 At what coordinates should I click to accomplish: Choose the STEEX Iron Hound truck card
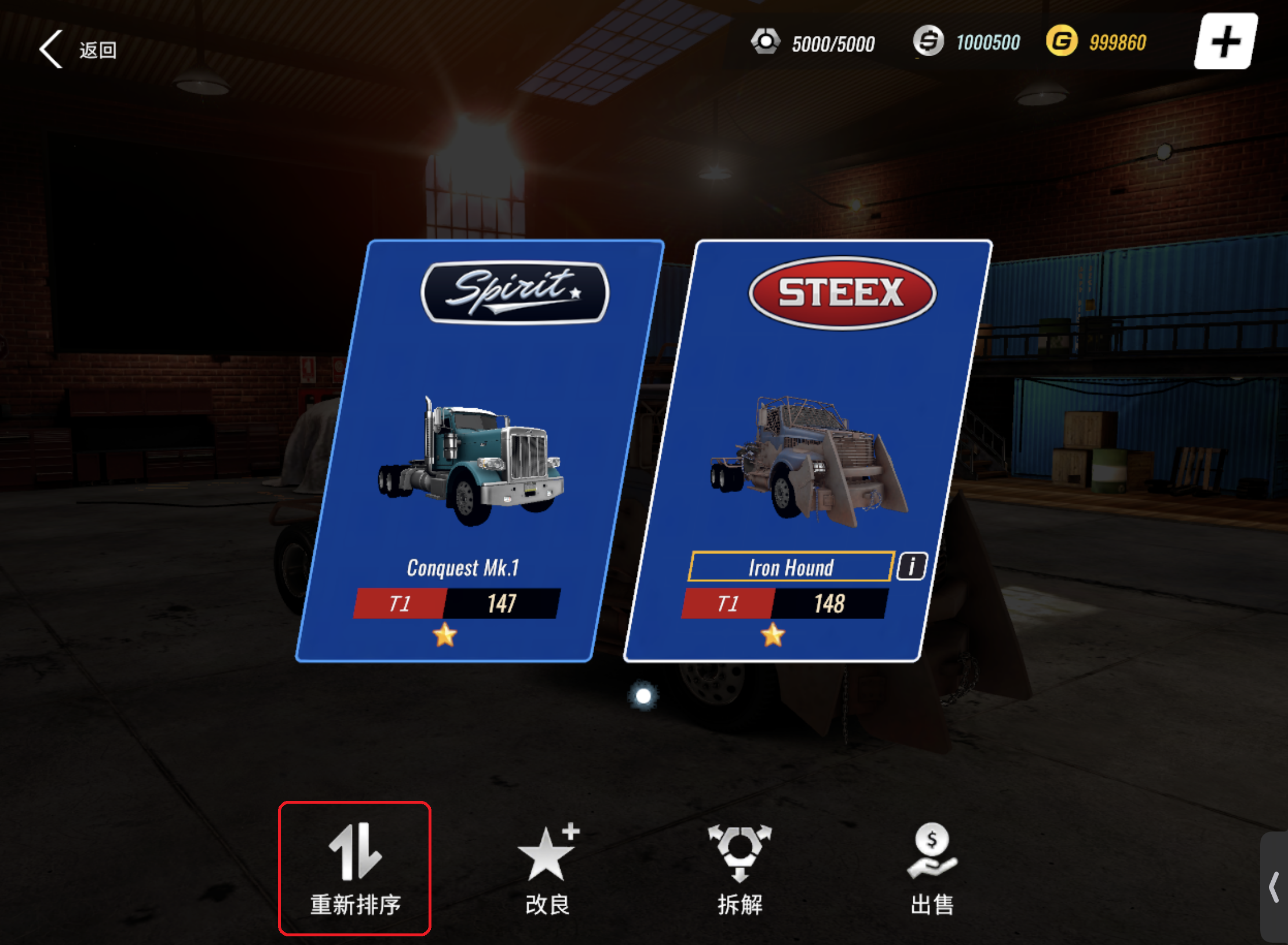point(808,452)
